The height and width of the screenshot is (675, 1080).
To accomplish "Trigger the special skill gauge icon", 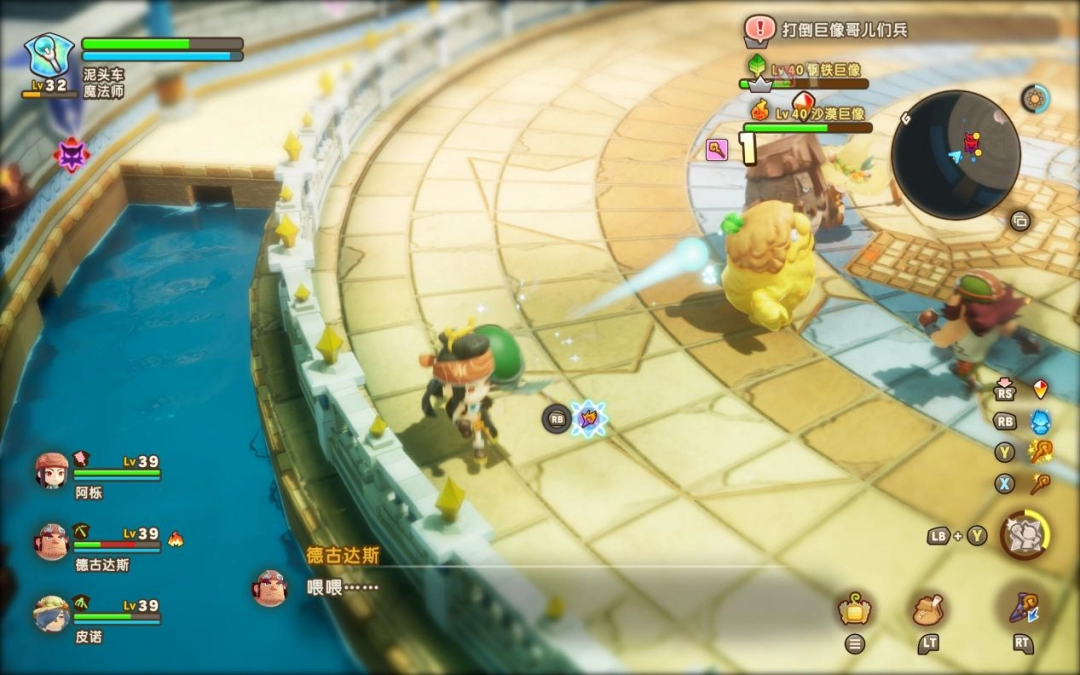I will click(x=1023, y=535).
